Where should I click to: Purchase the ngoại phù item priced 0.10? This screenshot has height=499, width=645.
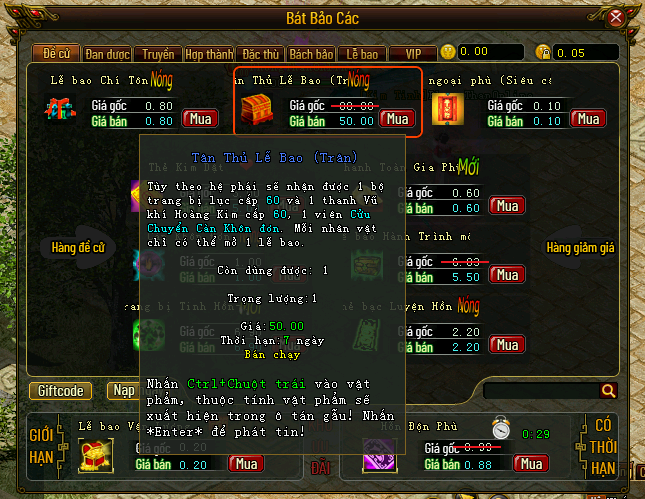[x=588, y=119]
